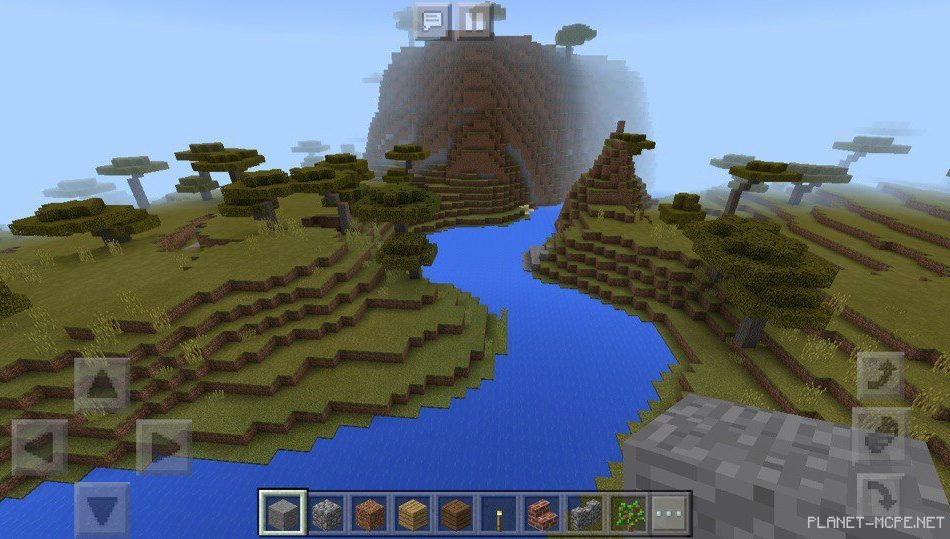The height and width of the screenshot is (539, 950).
Task: Tap the move backward arrow
Action: [x=102, y=509]
